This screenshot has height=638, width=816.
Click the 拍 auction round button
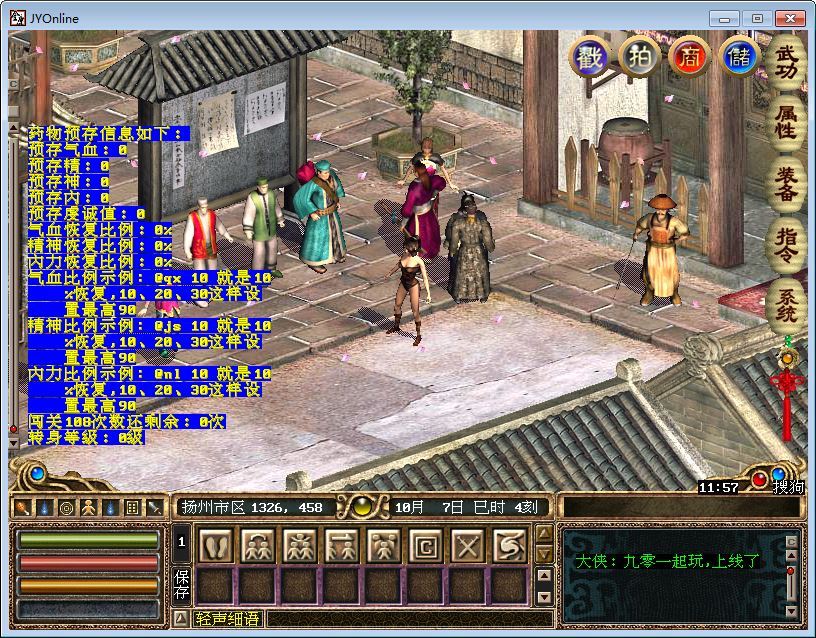click(638, 57)
